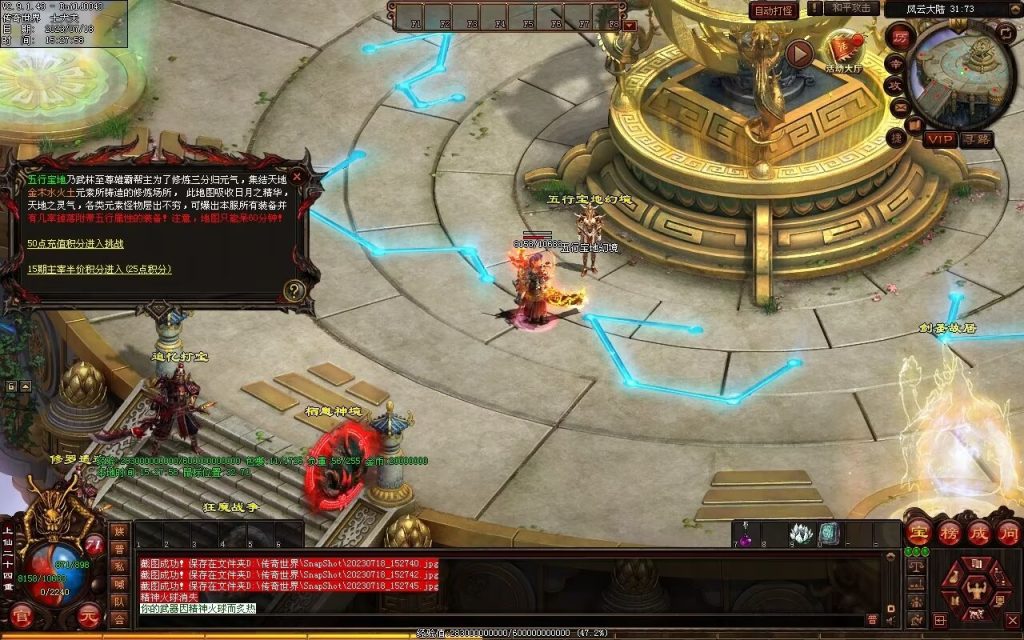
Task: Open the 成 achievement round button
Action: pyautogui.click(x=978, y=533)
